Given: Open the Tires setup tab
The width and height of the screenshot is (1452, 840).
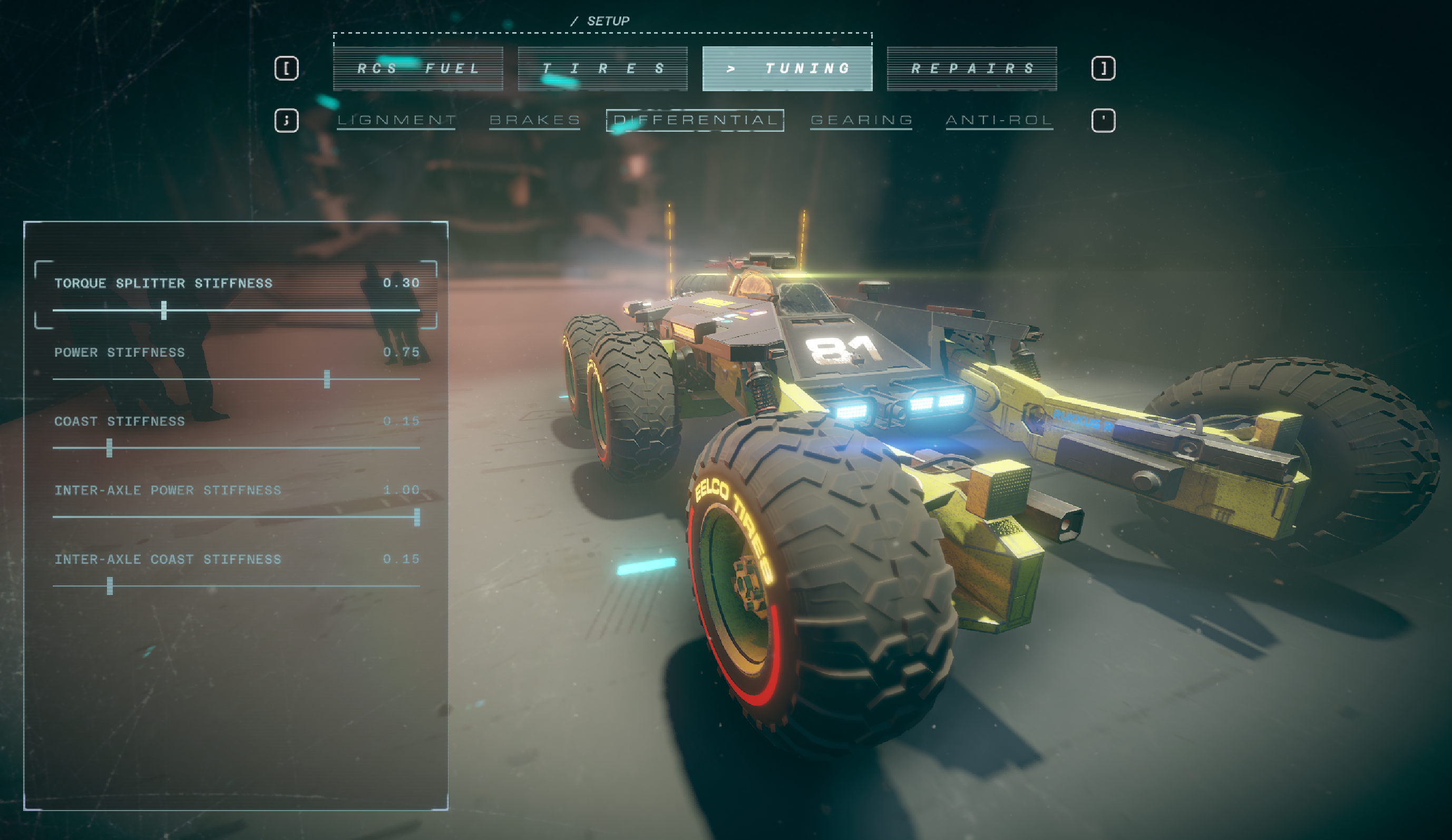Looking at the screenshot, I should [602, 69].
